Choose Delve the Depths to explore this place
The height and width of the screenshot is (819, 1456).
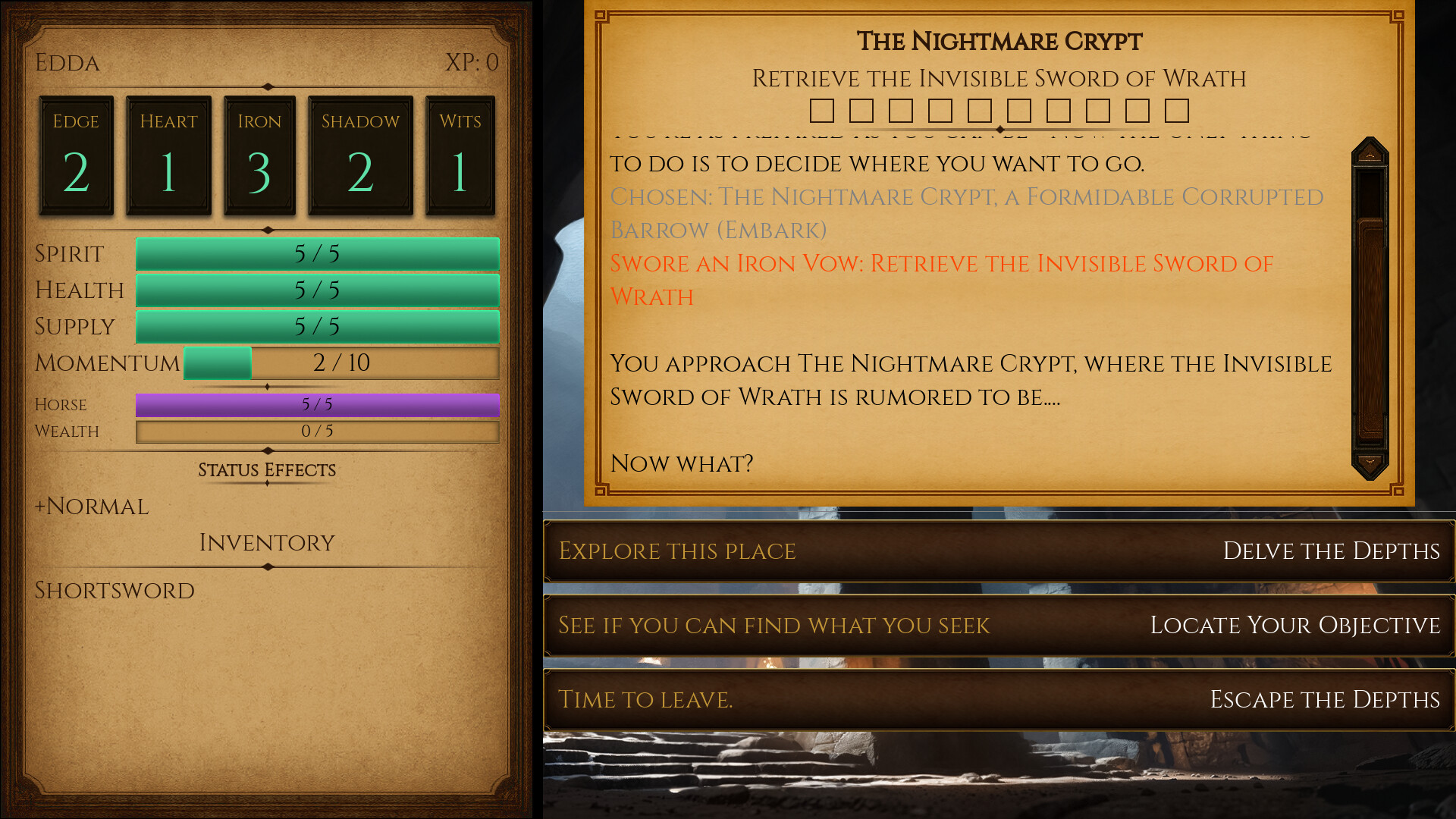click(998, 551)
